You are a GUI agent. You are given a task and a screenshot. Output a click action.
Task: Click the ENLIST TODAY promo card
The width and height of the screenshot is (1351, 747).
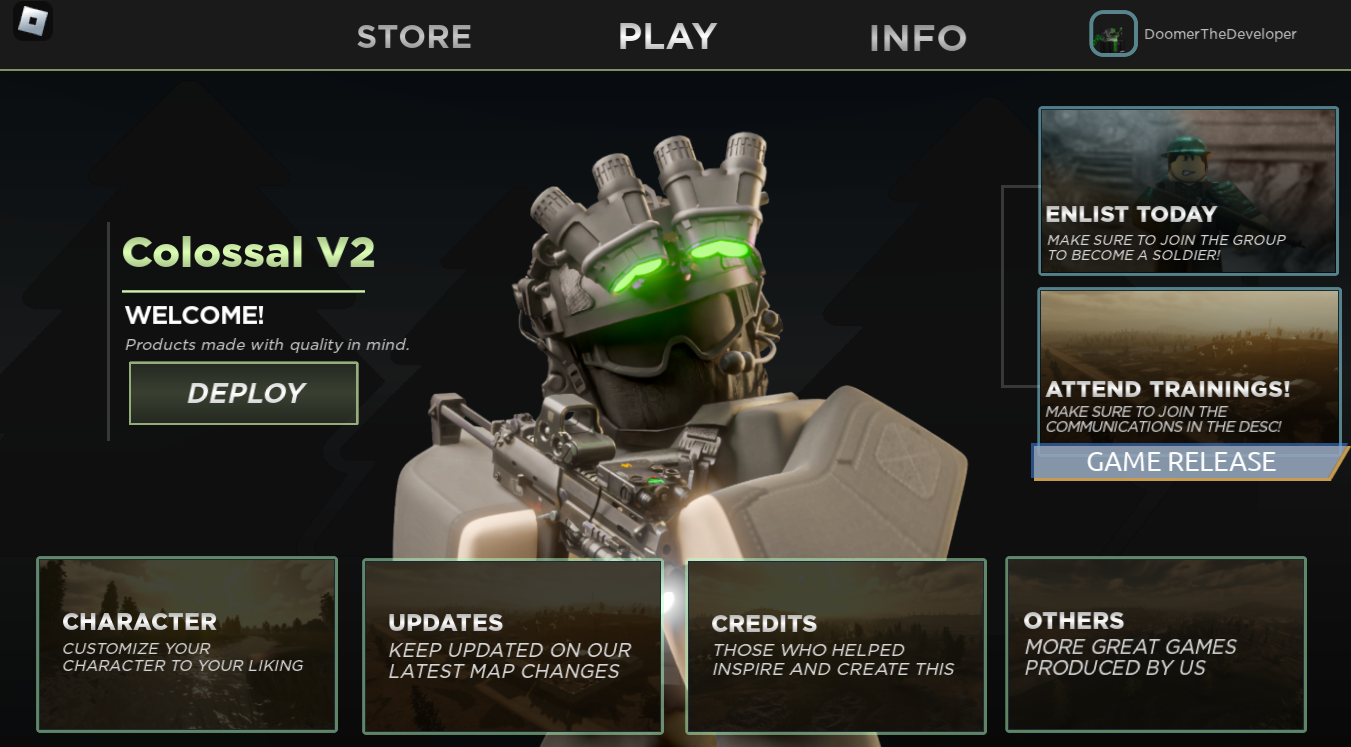coord(1187,190)
